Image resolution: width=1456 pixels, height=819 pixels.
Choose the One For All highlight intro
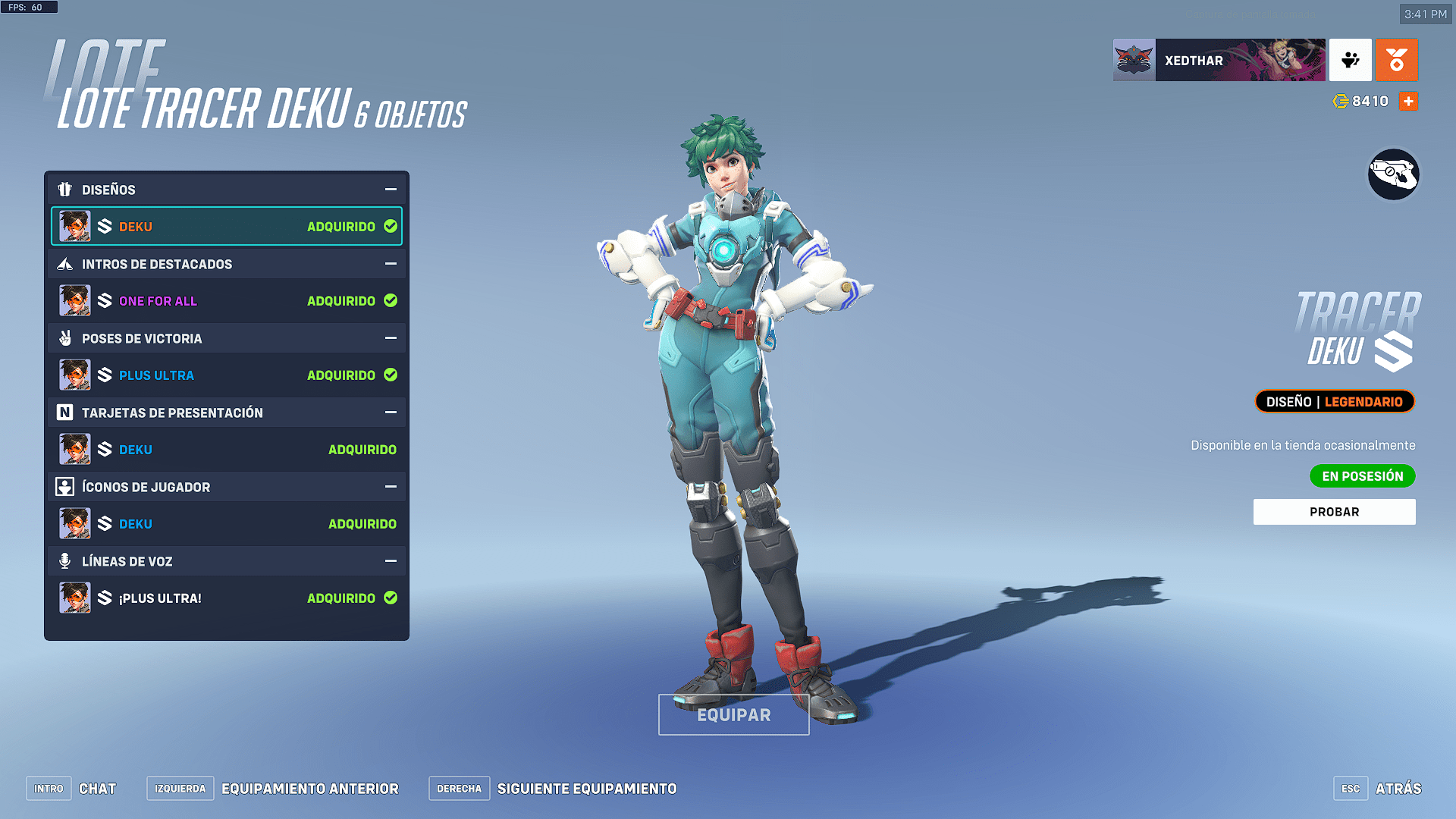(226, 301)
